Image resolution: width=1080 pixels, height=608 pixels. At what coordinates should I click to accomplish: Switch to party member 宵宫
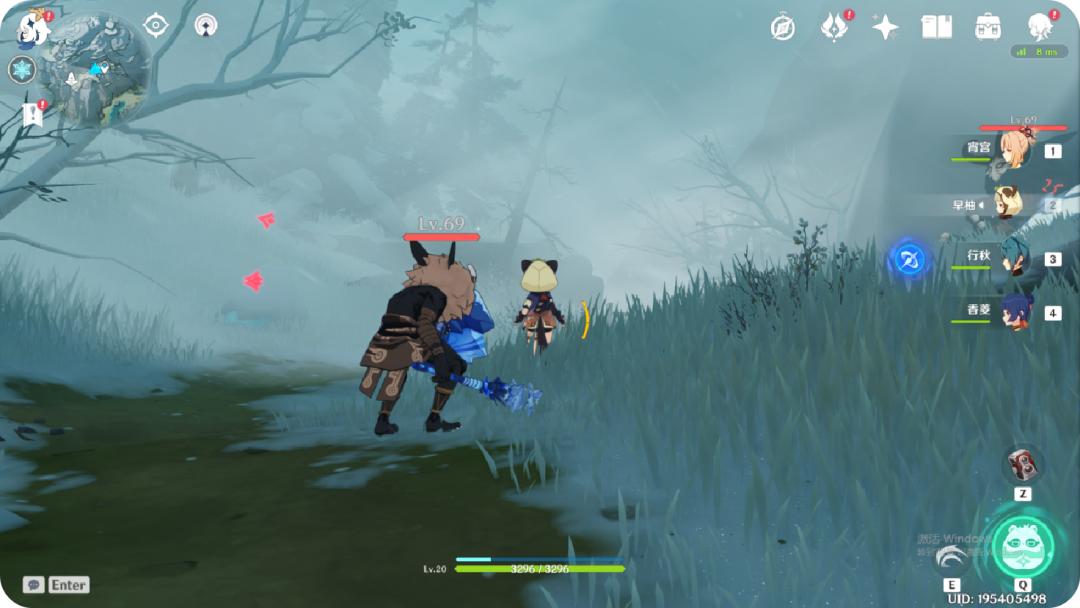pyautogui.click(x=1014, y=151)
